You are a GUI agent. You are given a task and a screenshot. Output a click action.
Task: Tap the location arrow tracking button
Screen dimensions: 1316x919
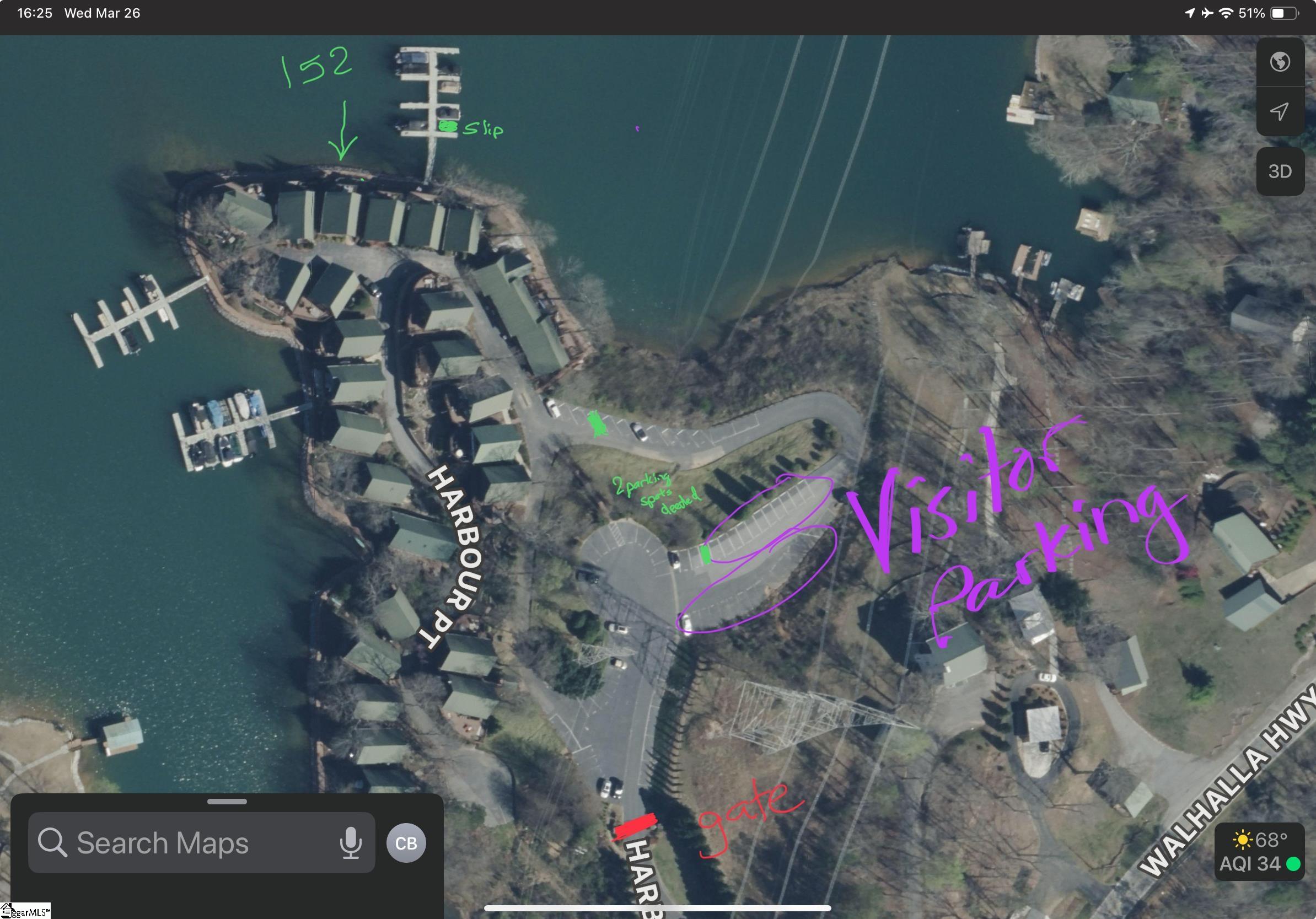coord(1280,111)
